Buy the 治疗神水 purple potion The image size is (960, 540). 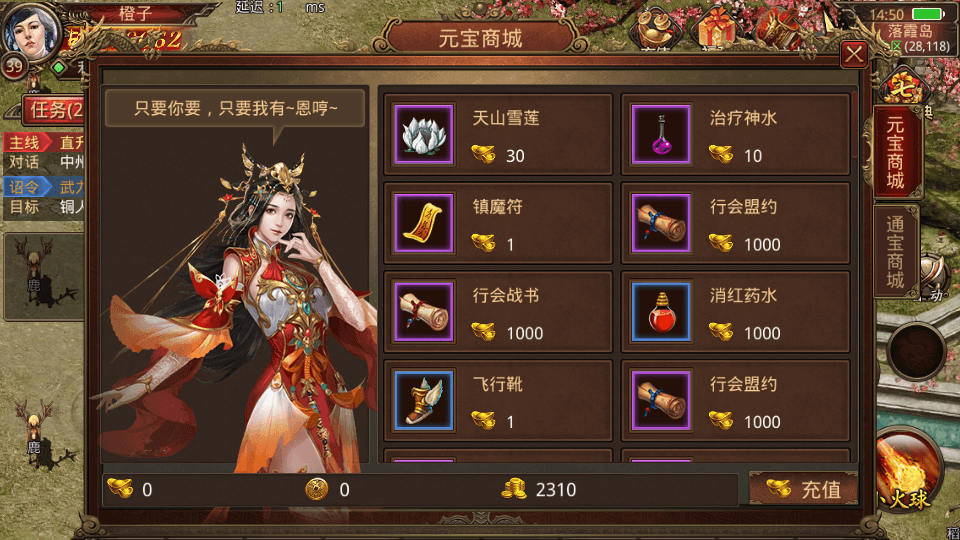click(735, 135)
